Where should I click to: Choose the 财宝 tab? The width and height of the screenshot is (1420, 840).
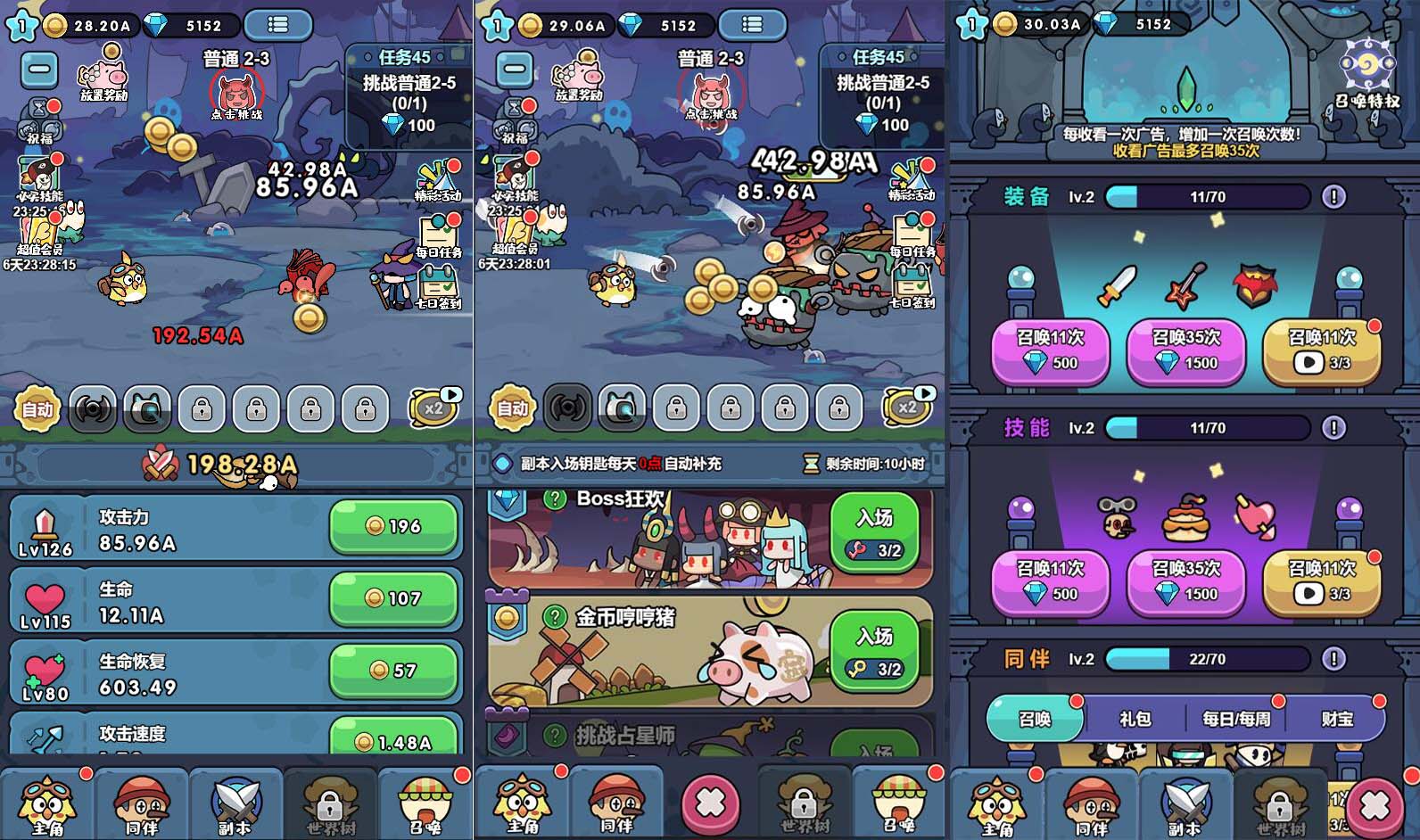coord(1337,719)
